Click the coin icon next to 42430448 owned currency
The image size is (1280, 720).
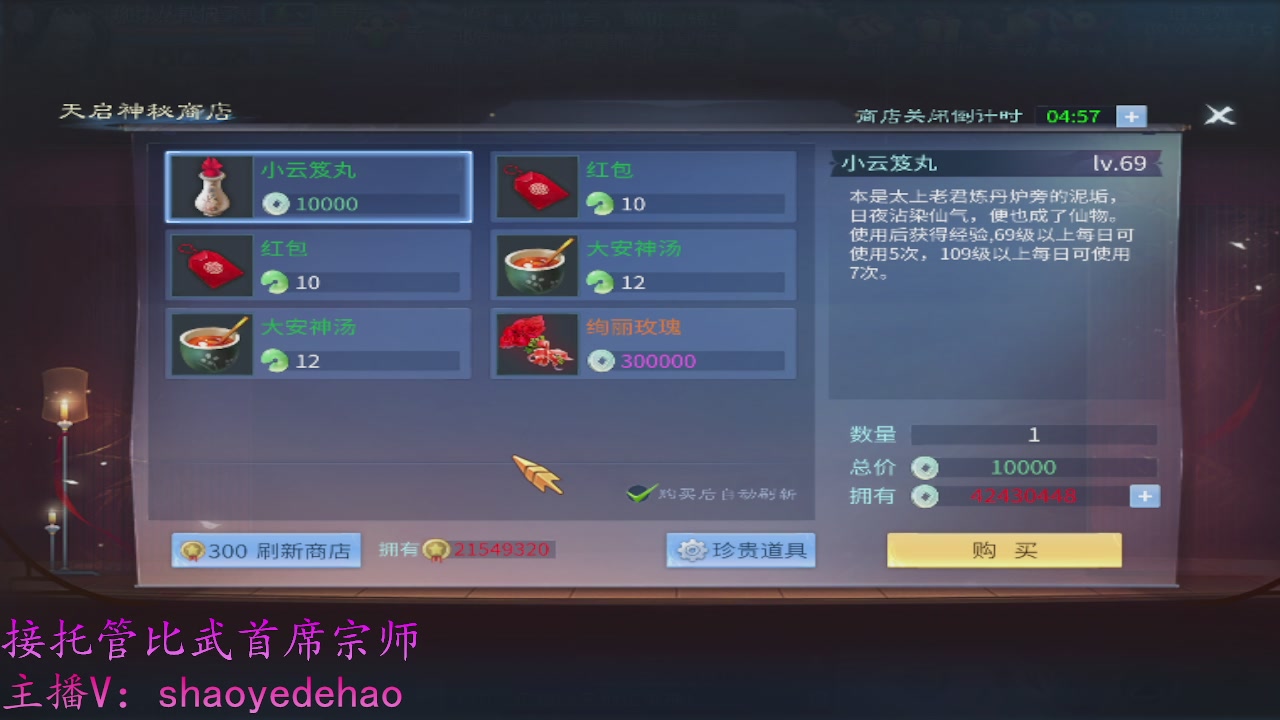[925, 495]
